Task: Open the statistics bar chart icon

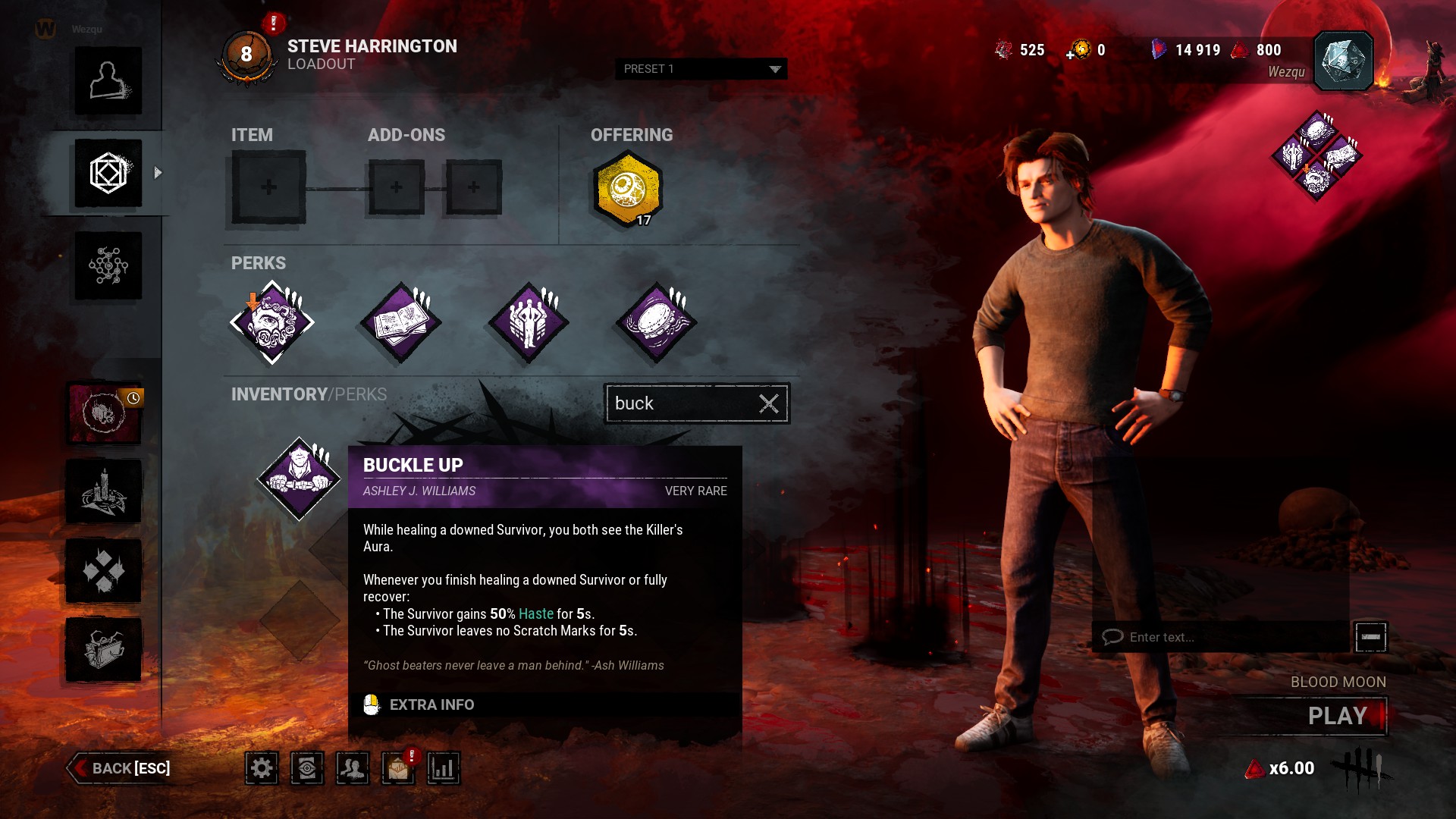Action: tap(444, 768)
